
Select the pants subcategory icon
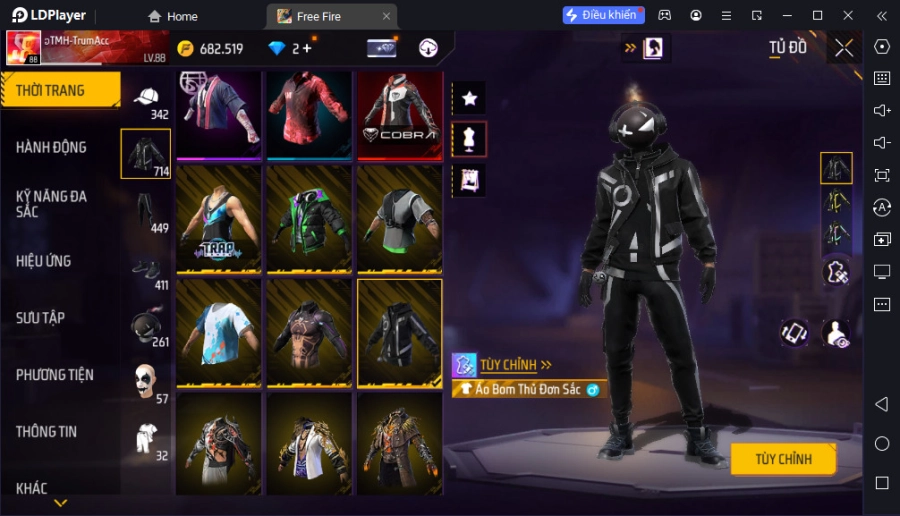(146, 210)
